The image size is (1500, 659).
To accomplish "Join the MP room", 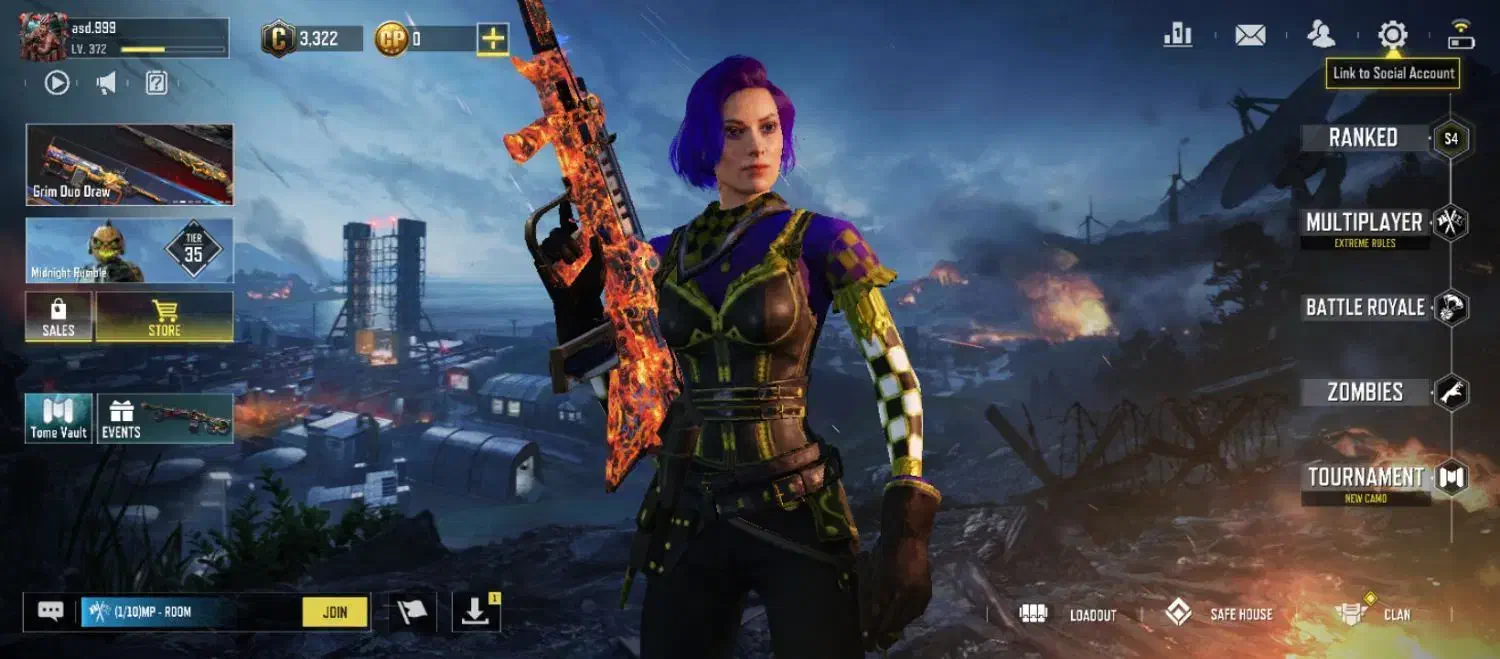I will (335, 612).
